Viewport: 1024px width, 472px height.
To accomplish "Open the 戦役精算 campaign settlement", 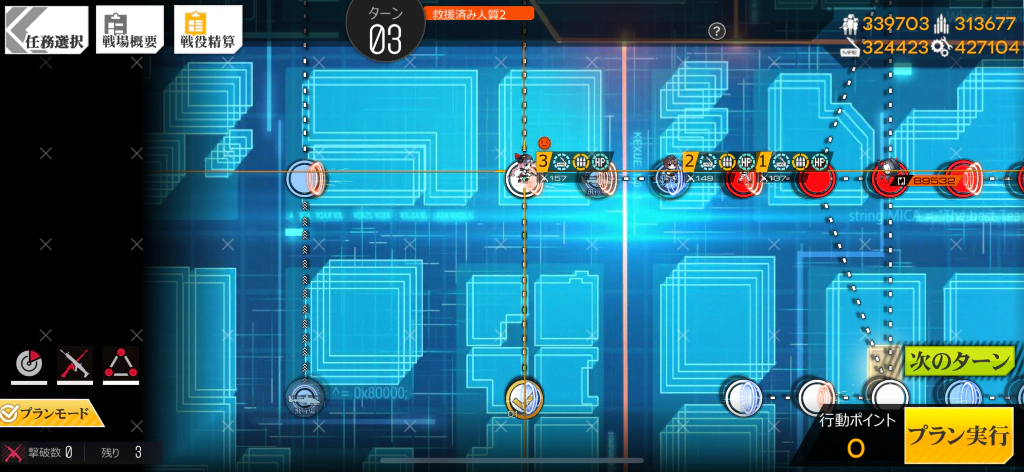I will tap(208, 30).
